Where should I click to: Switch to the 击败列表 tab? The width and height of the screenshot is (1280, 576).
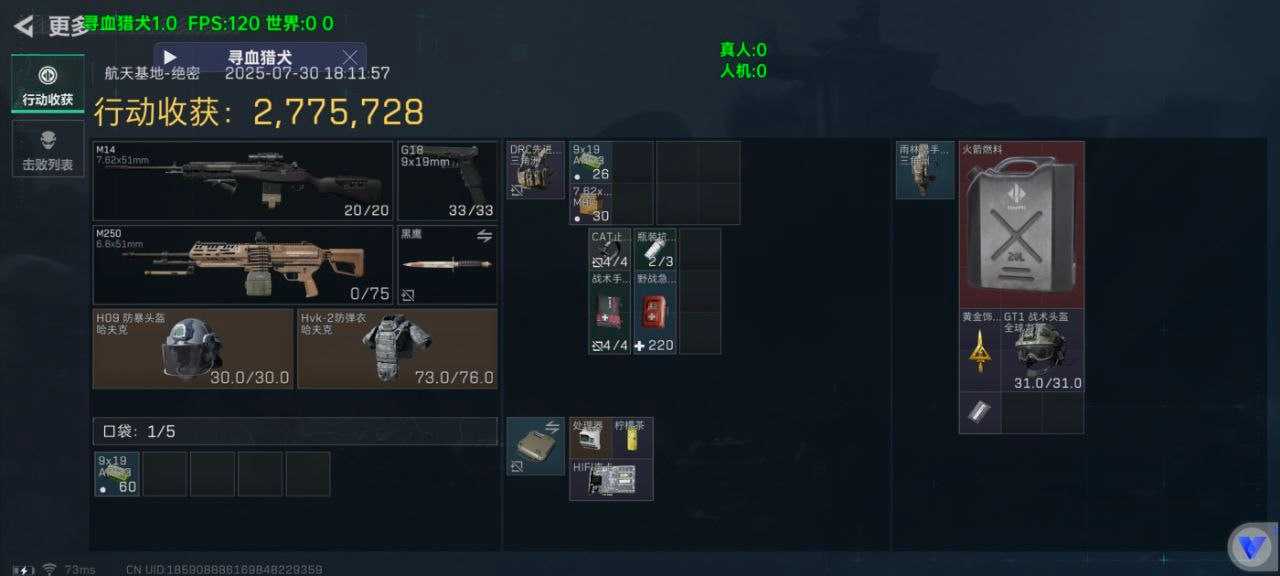click(x=47, y=149)
